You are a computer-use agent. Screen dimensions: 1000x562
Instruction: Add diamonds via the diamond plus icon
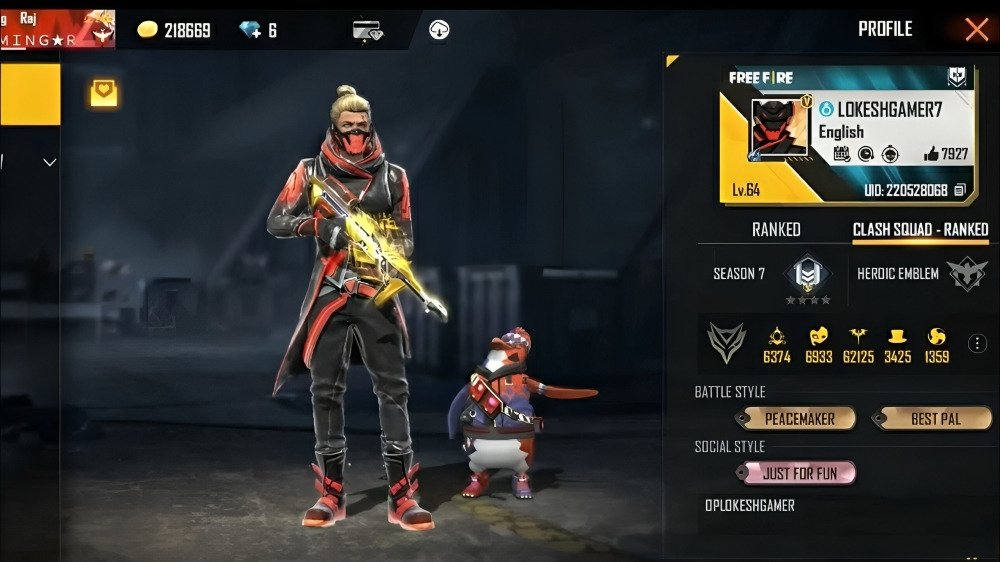(251, 31)
